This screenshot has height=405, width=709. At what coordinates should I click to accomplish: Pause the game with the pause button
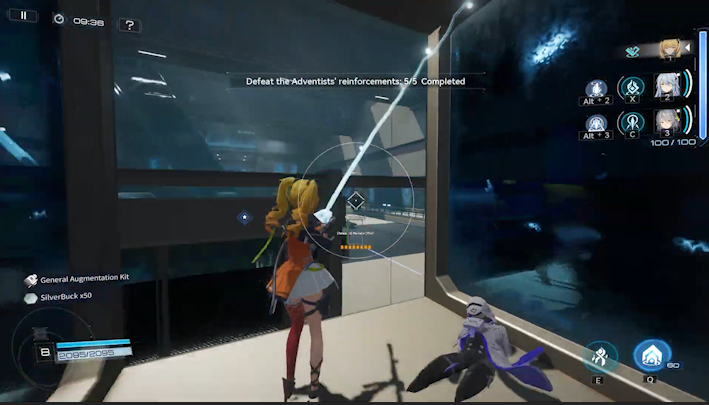click(x=23, y=16)
